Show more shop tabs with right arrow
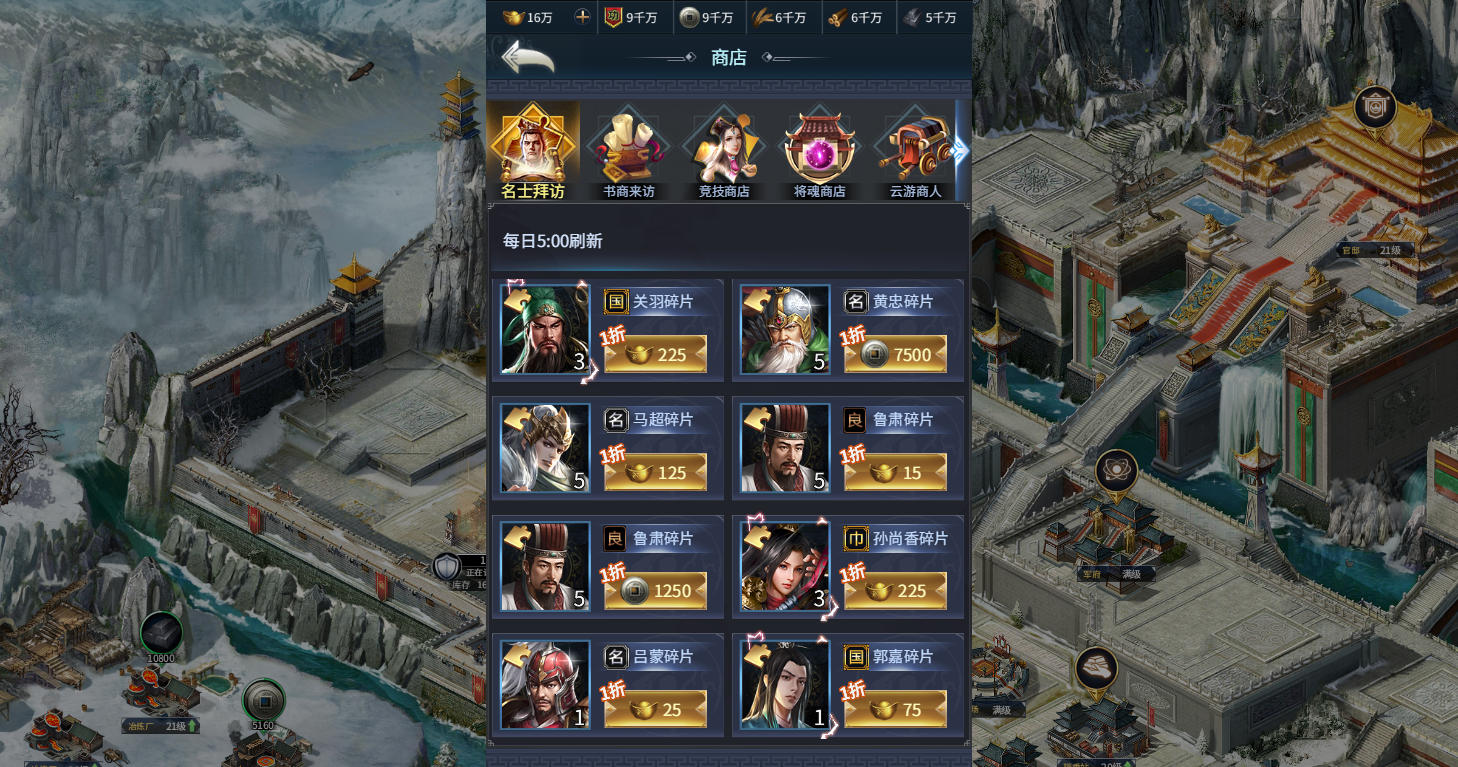The width and height of the screenshot is (1458, 767). point(960,150)
